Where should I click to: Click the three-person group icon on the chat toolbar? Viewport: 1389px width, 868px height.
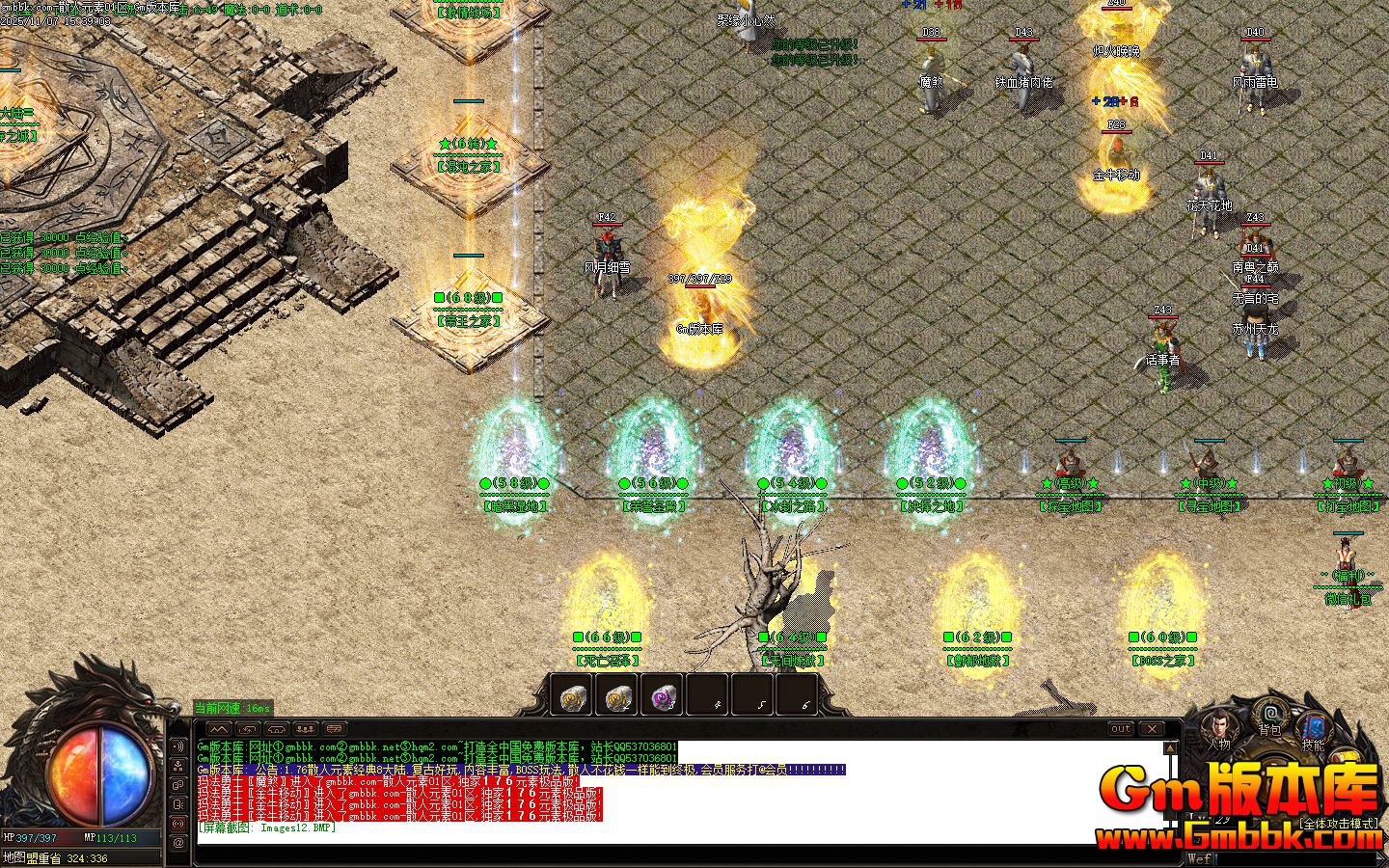(x=305, y=729)
